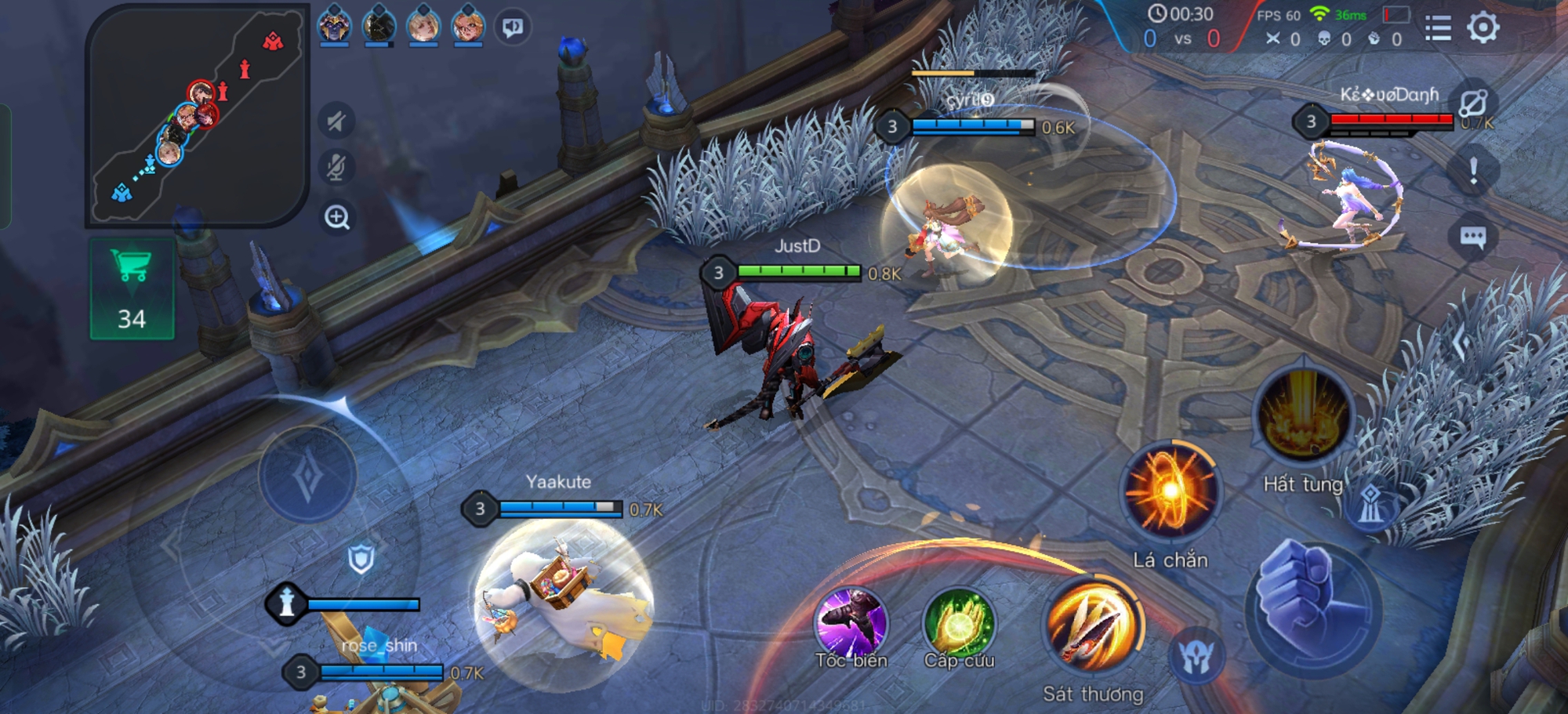Select the minion target helmet icon
The height and width of the screenshot is (714, 1568).
coord(1196,657)
